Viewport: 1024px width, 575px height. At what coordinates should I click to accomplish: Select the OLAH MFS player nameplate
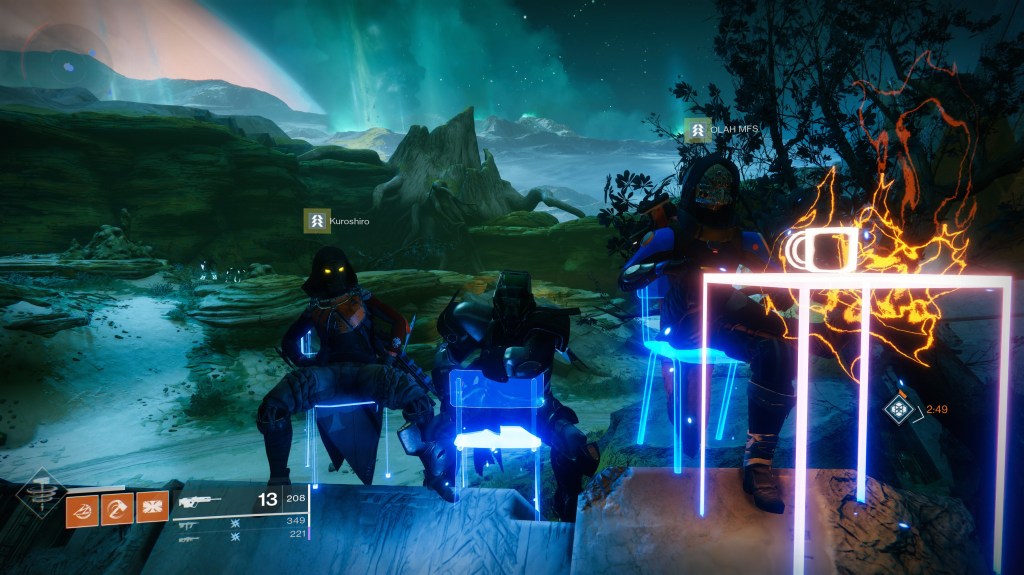pyautogui.click(x=717, y=130)
